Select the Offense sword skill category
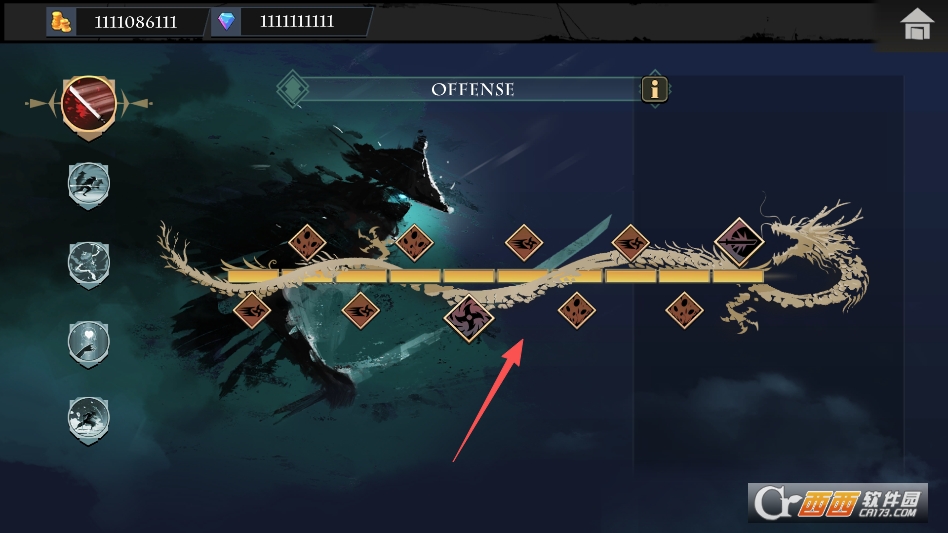The image size is (948, 533). click(x=89, y=102)
